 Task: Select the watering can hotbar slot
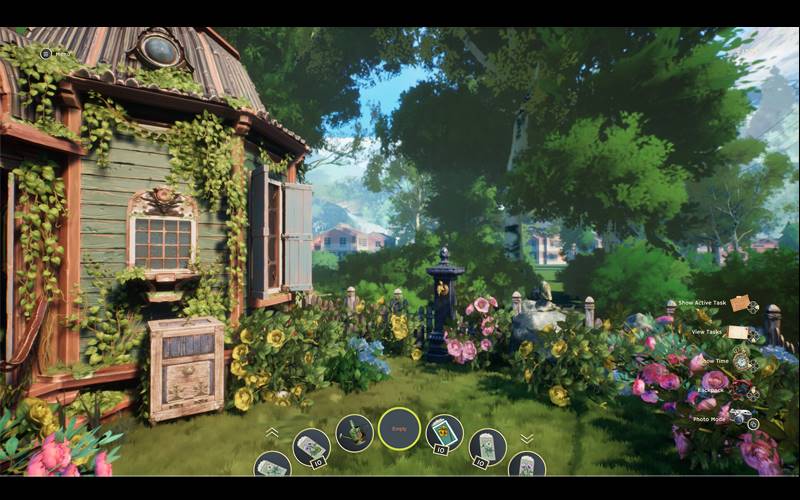[x=354, y=433]
